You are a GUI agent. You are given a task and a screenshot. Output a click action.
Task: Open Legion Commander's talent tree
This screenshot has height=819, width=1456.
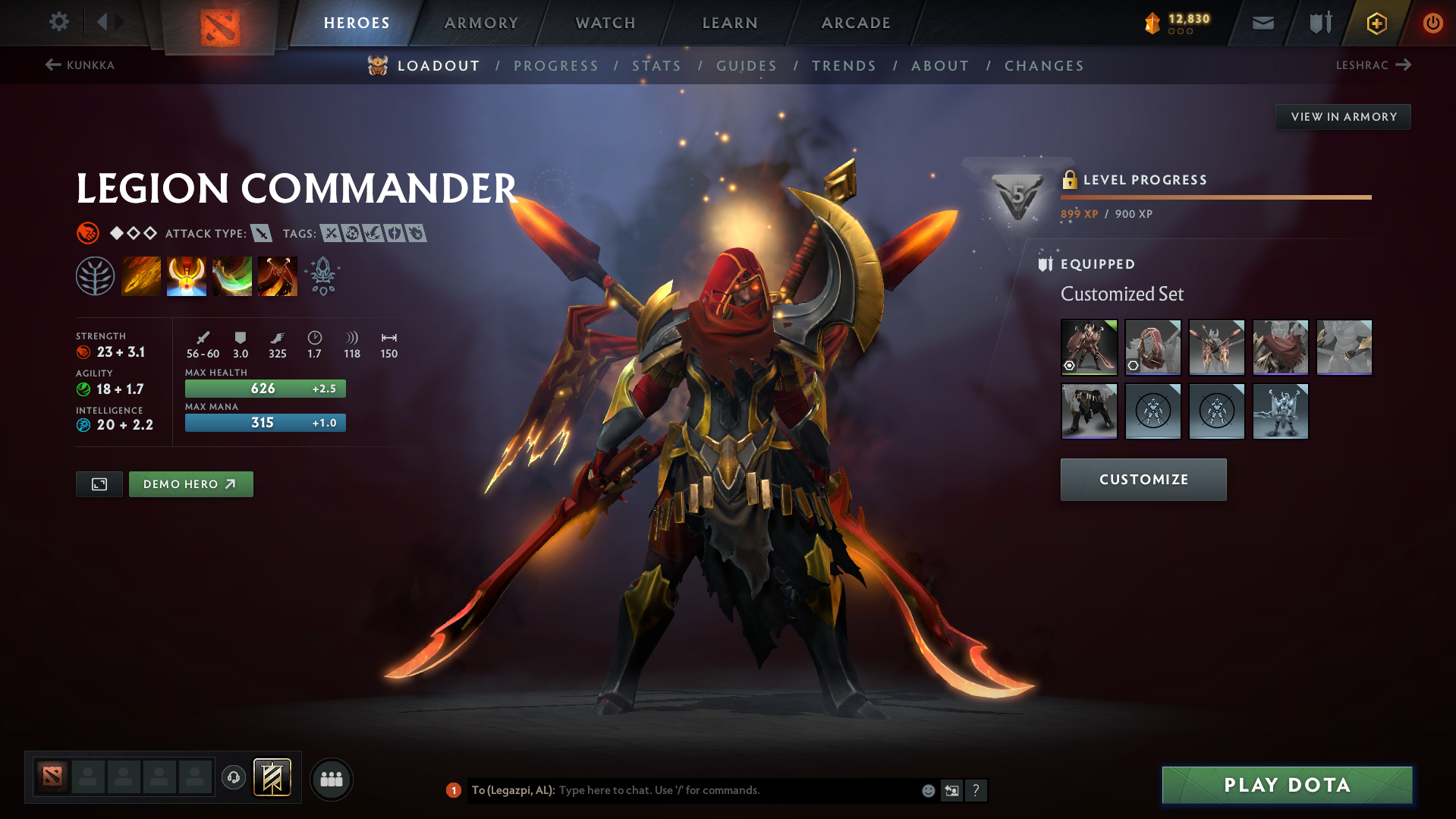click(96, 275)
